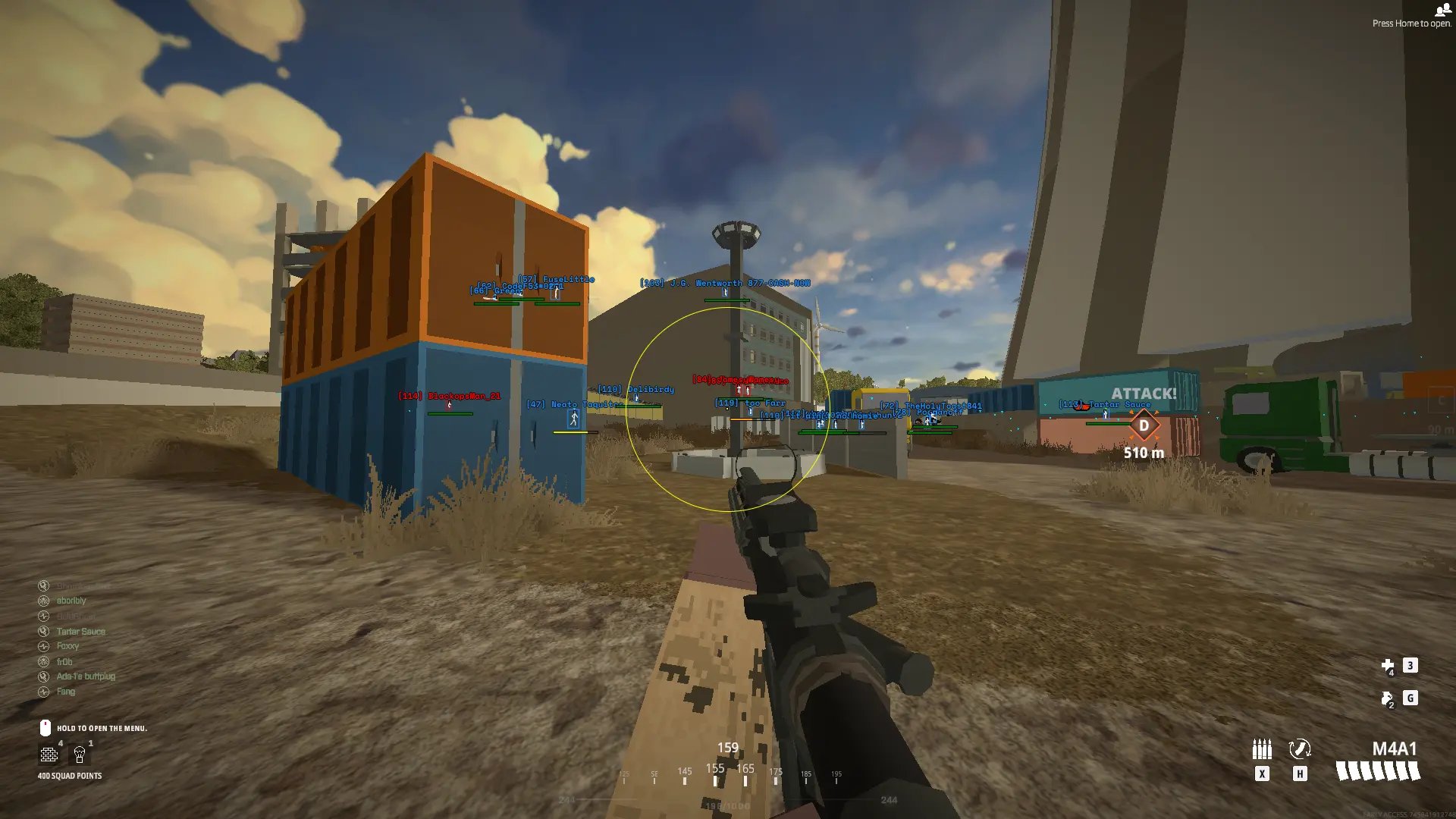1456x819 pixels.
Task: Click Tartar Sauce's wrench class icon
Action: (43, 631)
